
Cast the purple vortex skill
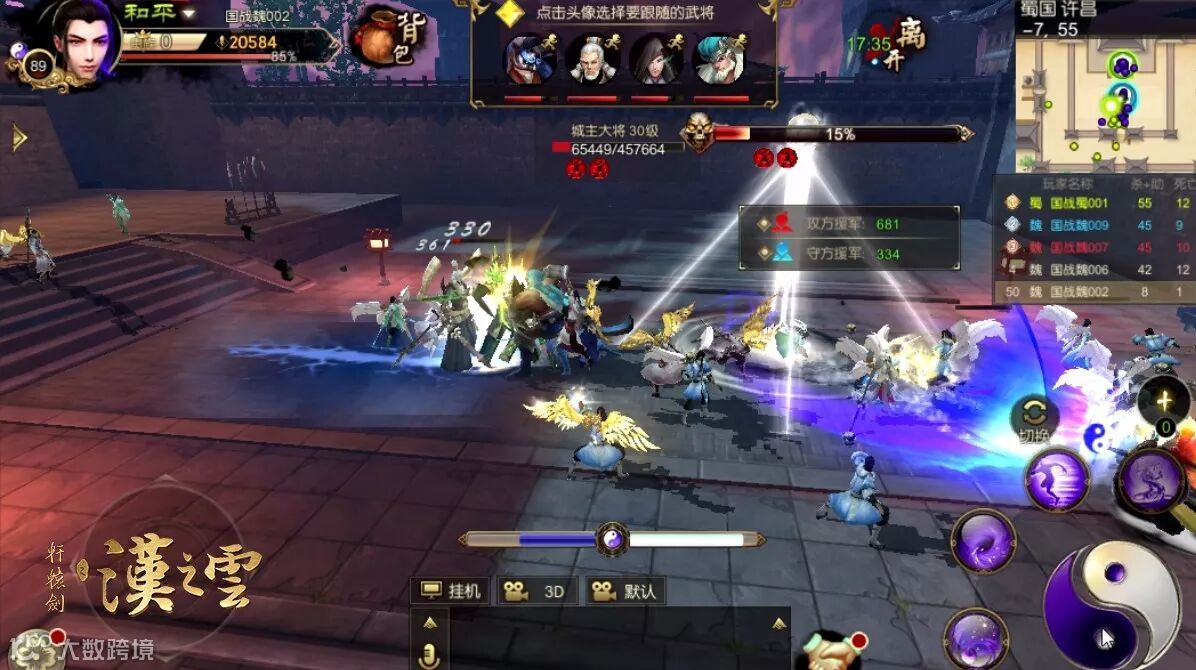click(984, 542)
